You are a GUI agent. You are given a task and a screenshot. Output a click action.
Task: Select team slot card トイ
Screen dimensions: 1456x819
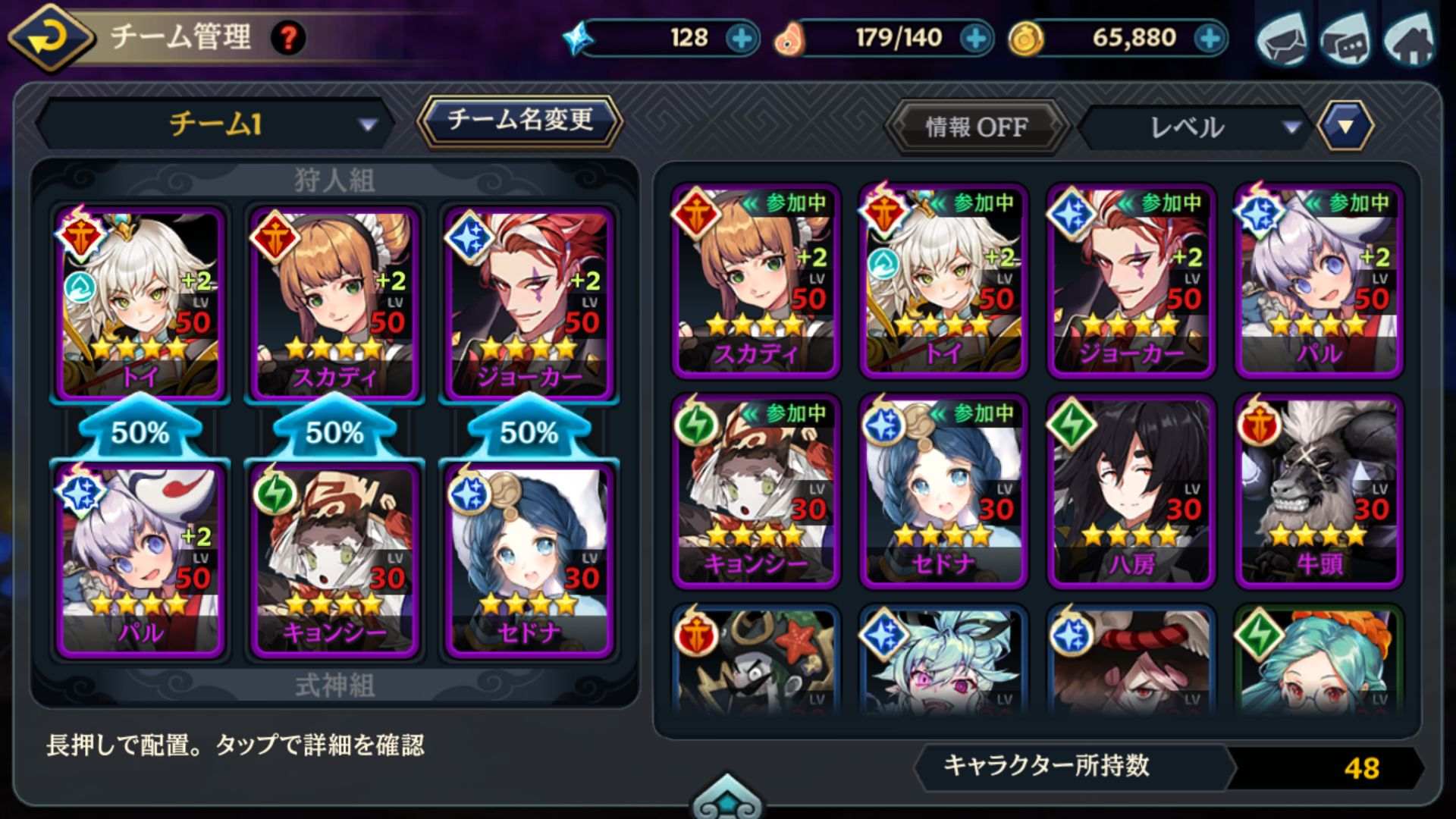click(x=140, y=303)
